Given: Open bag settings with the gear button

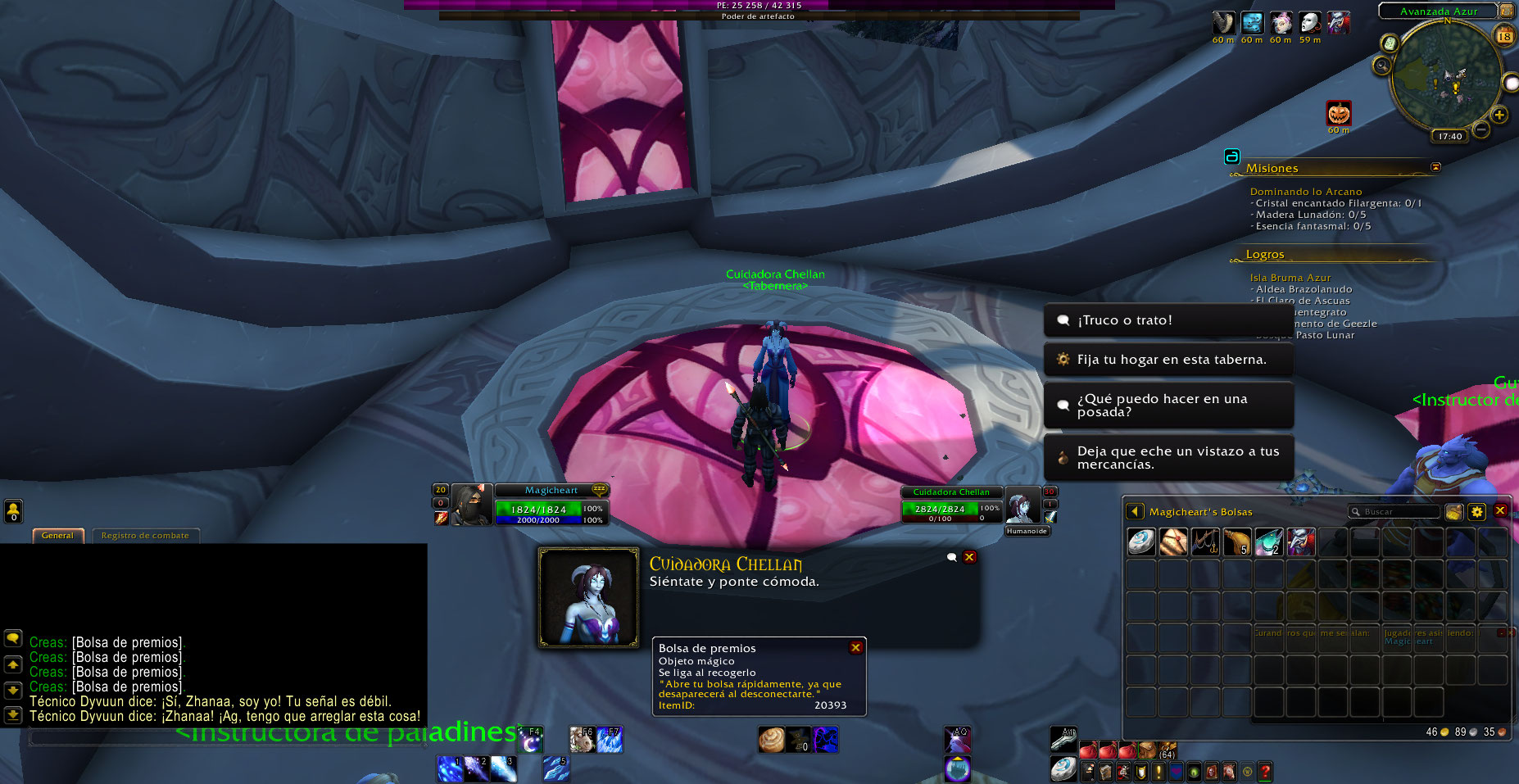Looking at the screenshot, I should point(1476,512).
